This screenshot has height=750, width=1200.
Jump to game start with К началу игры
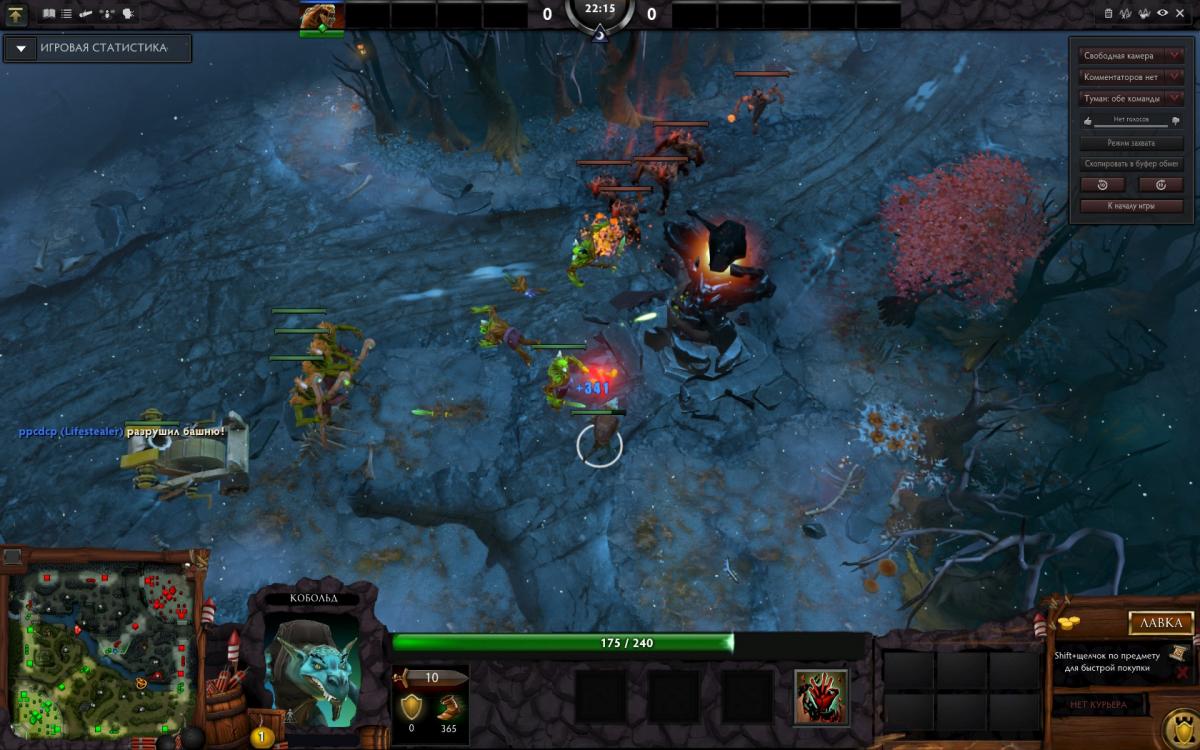[x=1131, y=206]
